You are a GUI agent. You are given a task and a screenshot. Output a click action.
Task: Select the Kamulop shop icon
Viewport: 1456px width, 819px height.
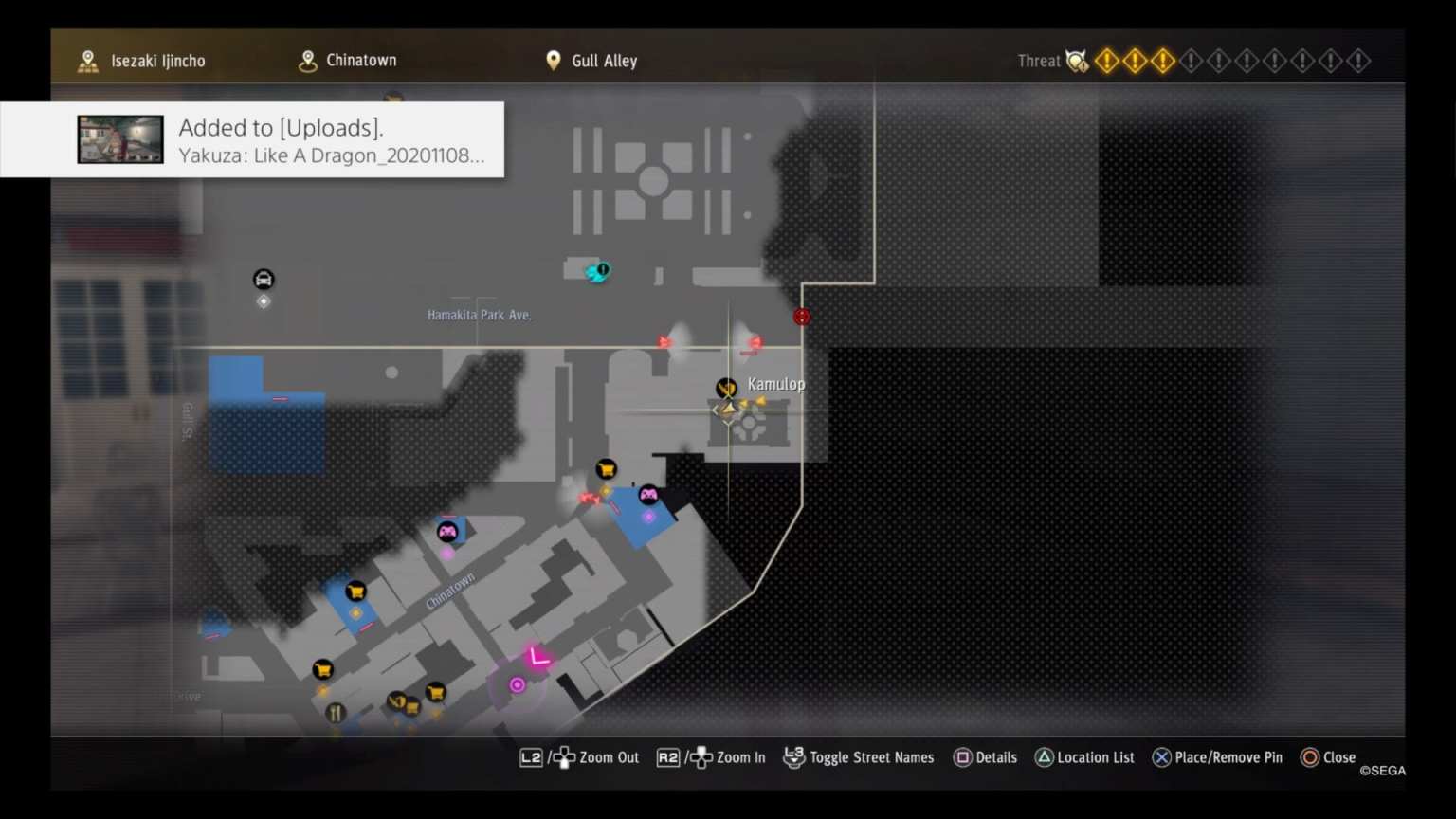click(x=725, y=387)
